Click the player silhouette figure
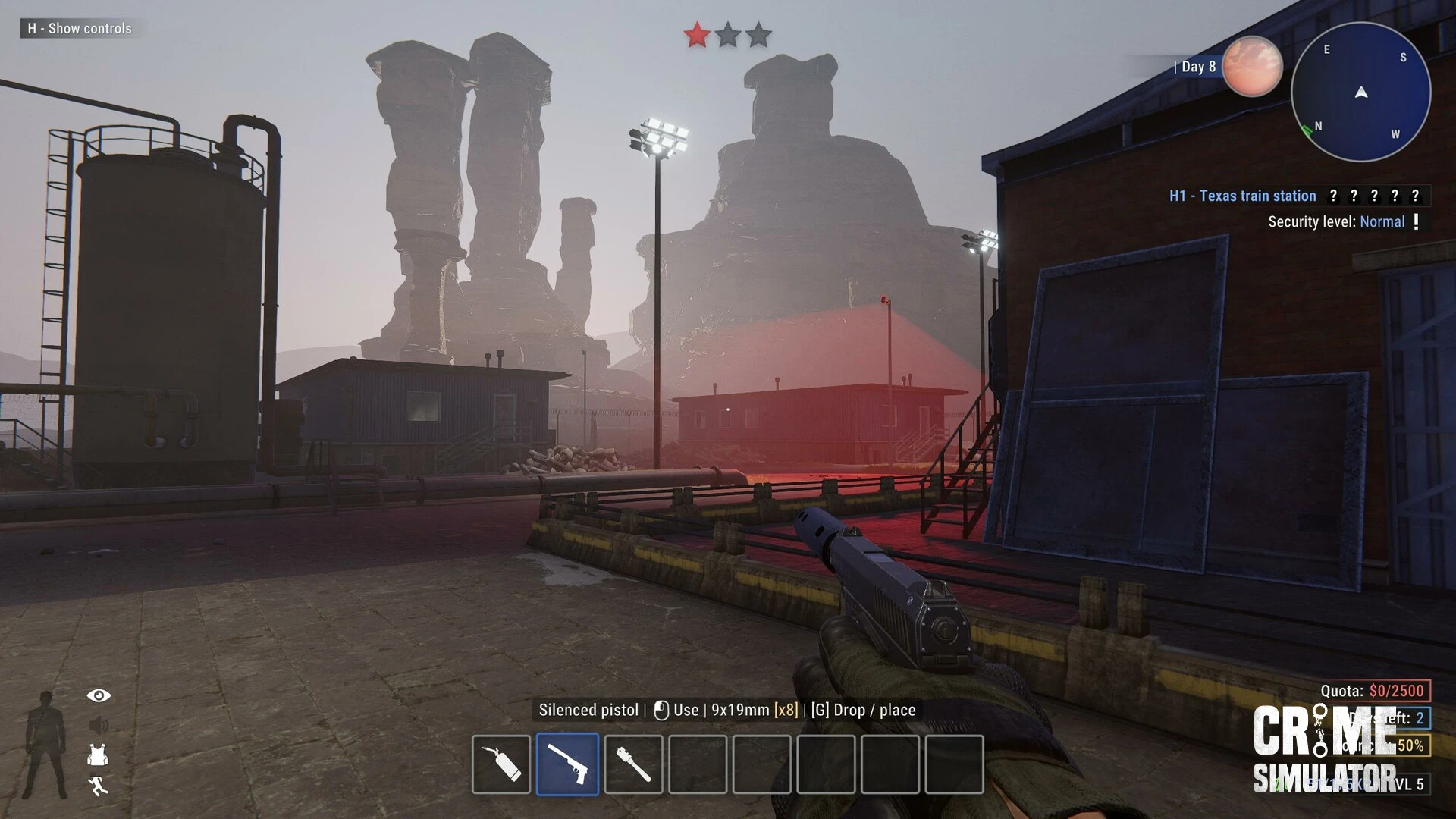Viewport: 1456px width, 819px height. point(45,745)
